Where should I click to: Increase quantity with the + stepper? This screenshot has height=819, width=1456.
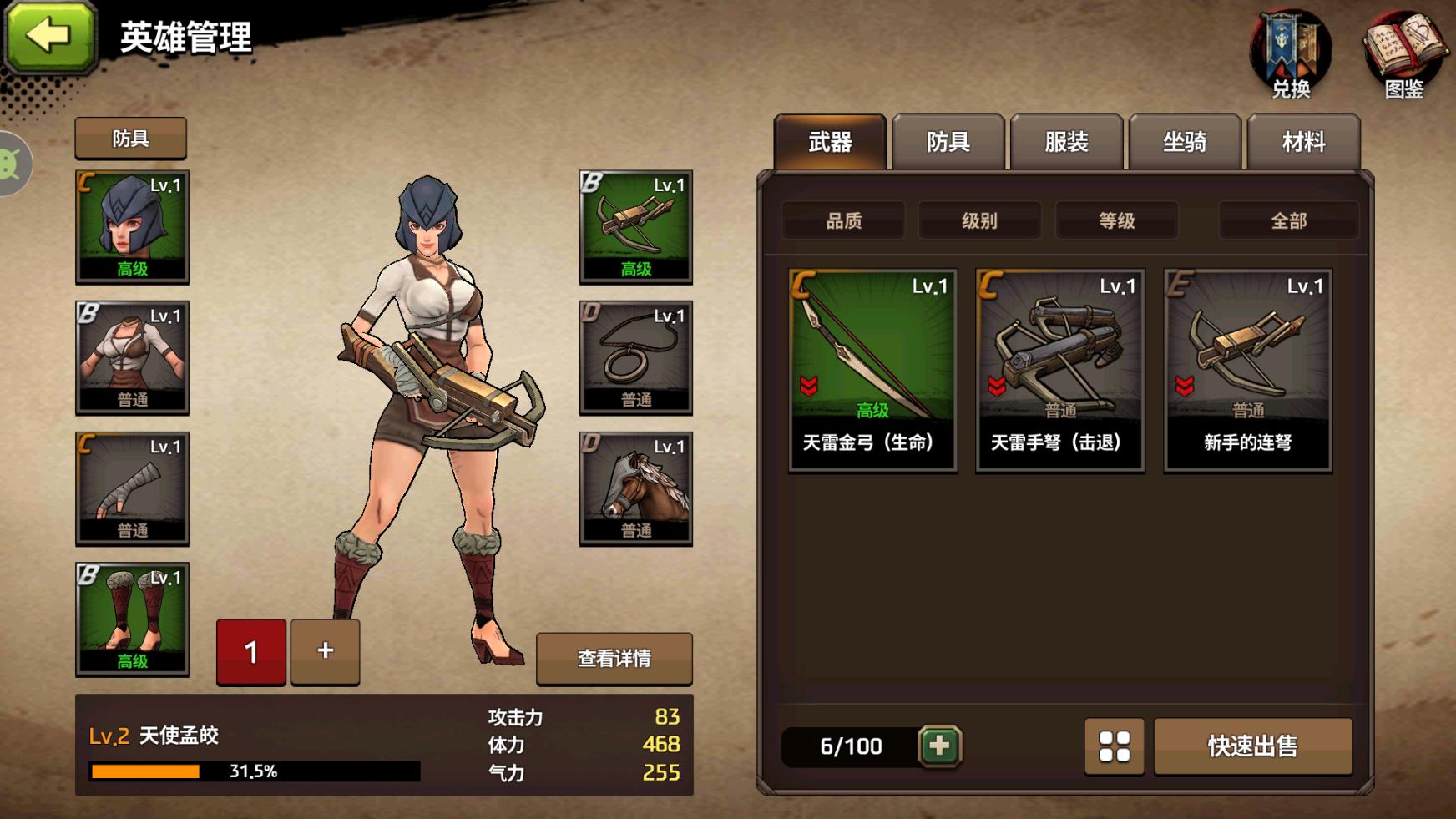[x=325, y=651]
